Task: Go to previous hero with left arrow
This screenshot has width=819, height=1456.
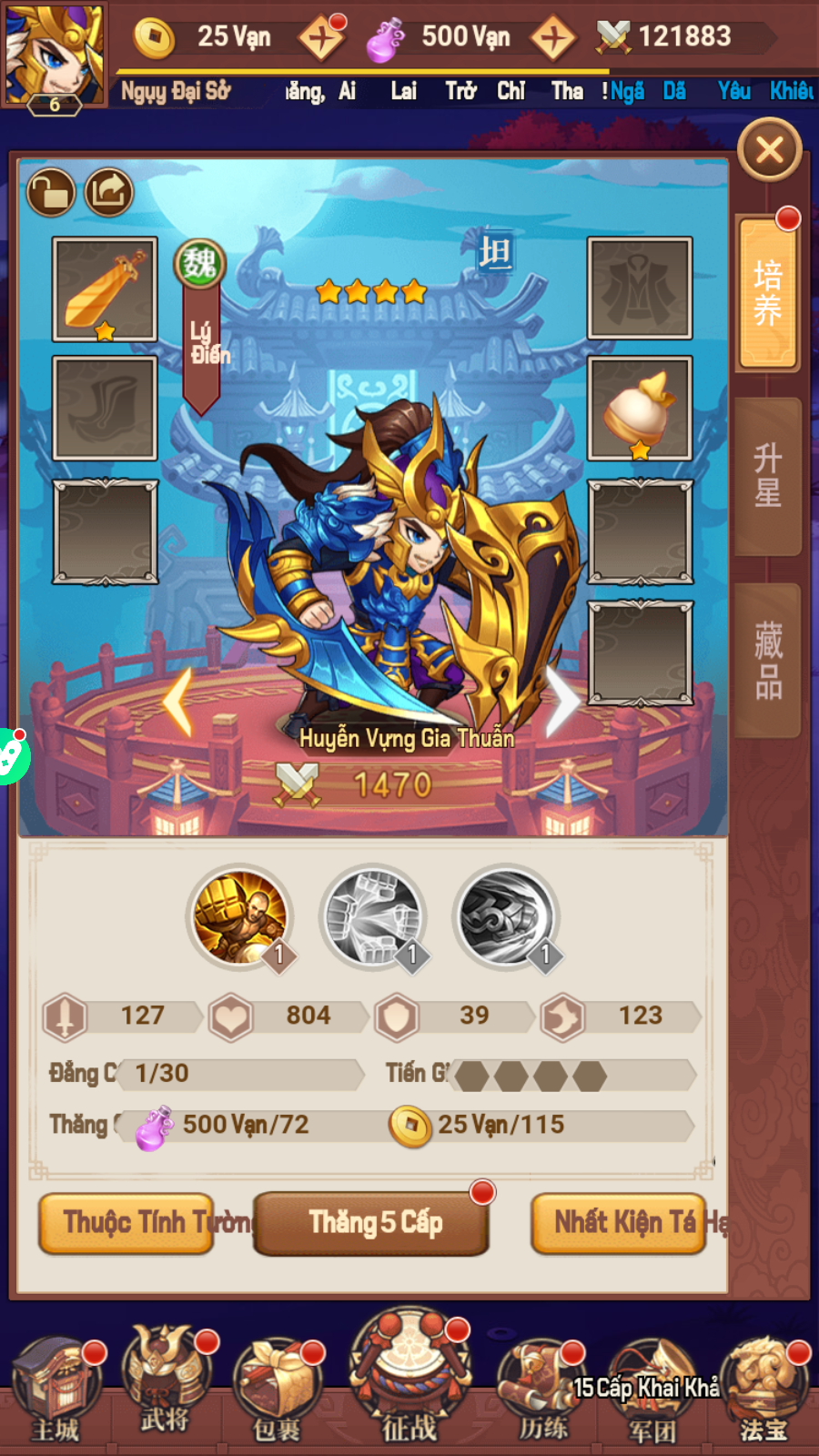Action: pos(179,702)
